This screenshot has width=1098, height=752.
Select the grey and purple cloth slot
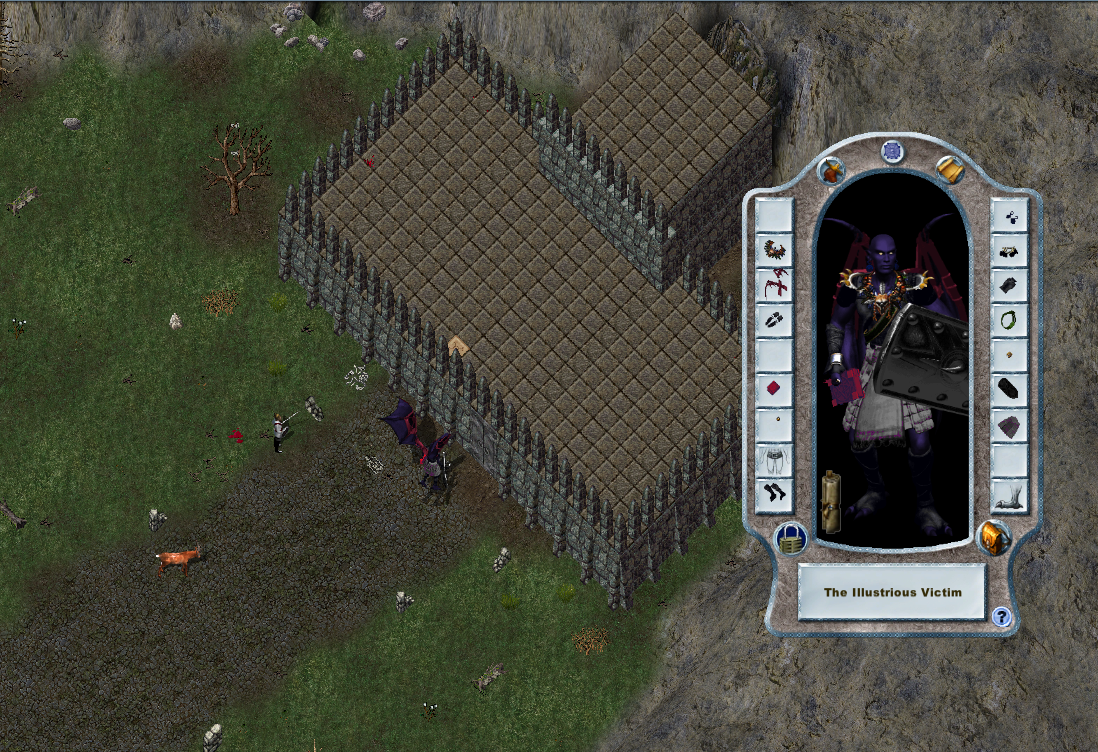click(1009, 425)
